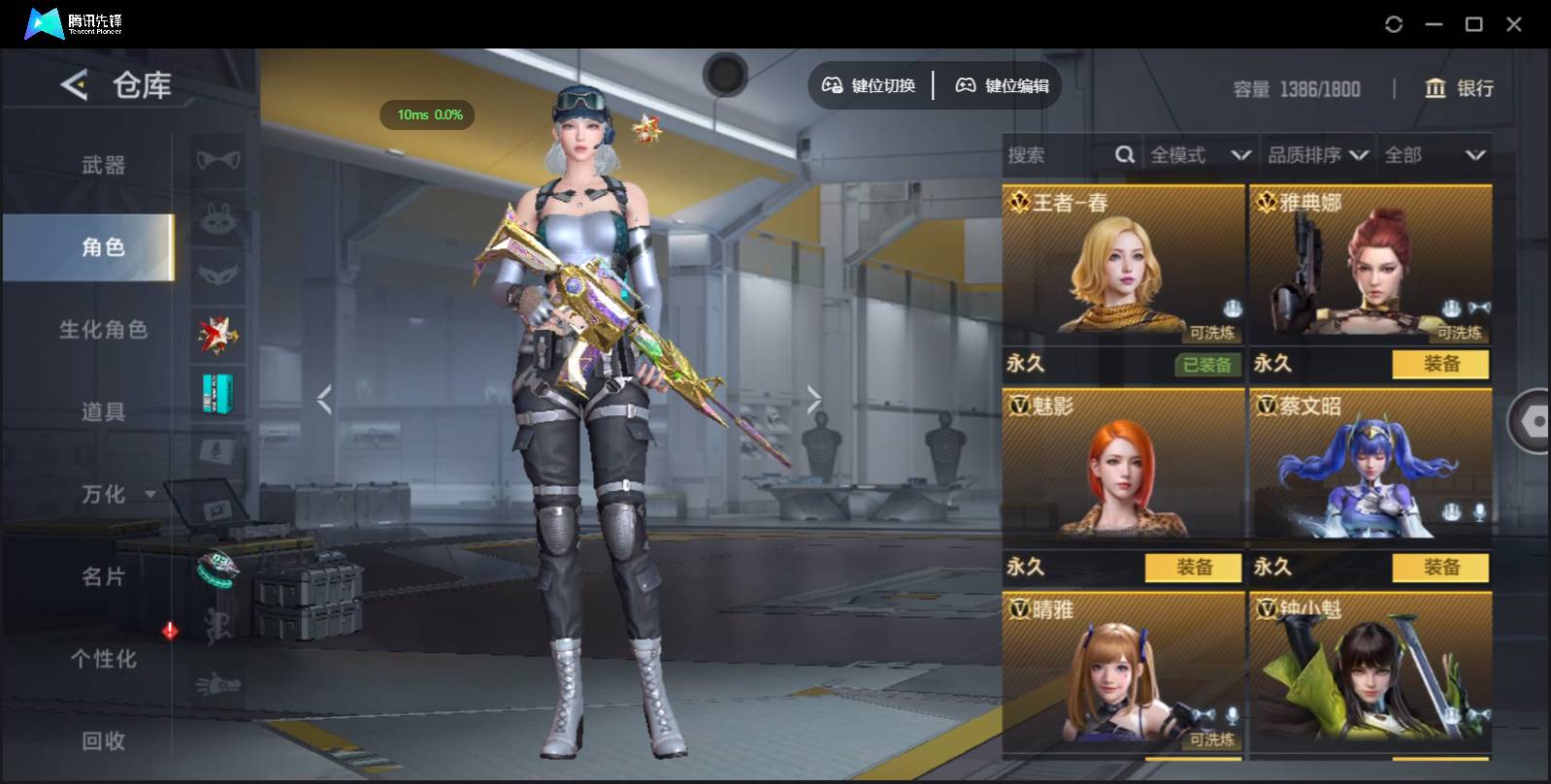The height and width of the screenshot is (784, 1551).
Task: Open the 名片 name card tab
Action: [103, 577]
